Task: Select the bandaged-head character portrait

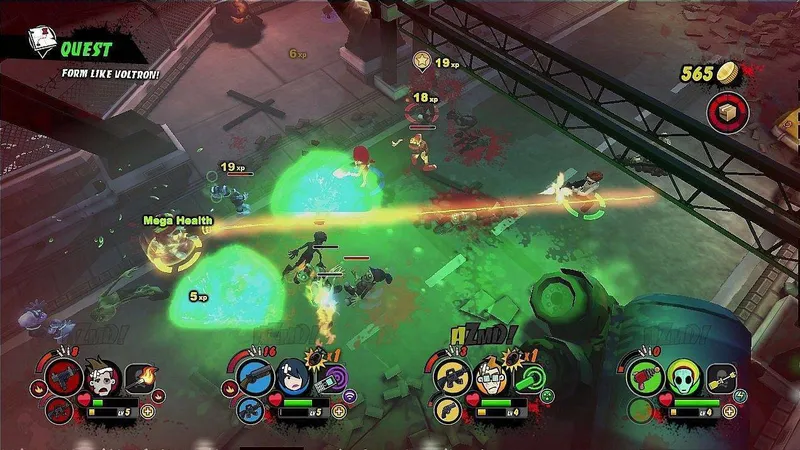Action: (x=100, y=378)
